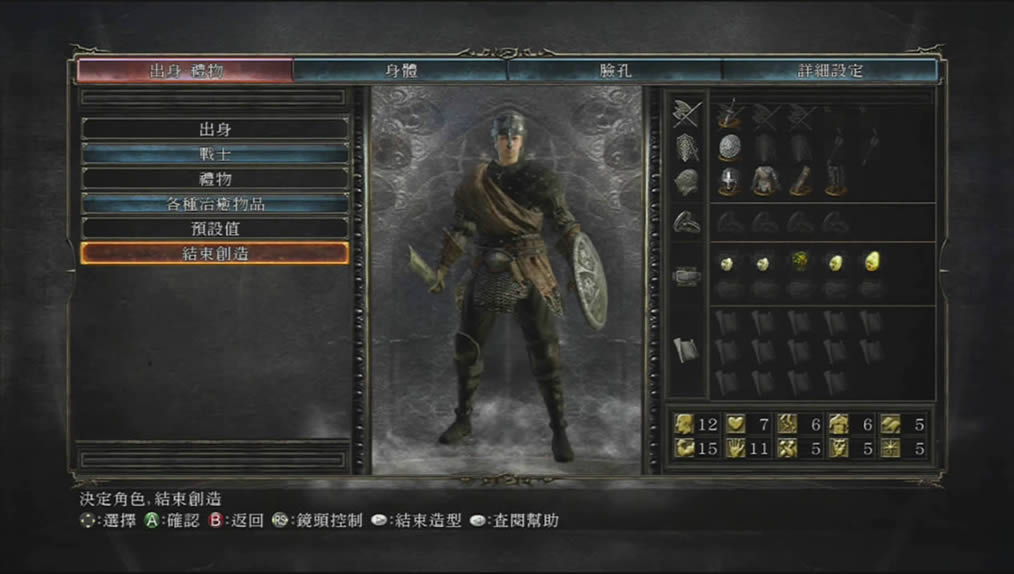
Task: Choose the 預設值 entry
Action: point(215,229)
